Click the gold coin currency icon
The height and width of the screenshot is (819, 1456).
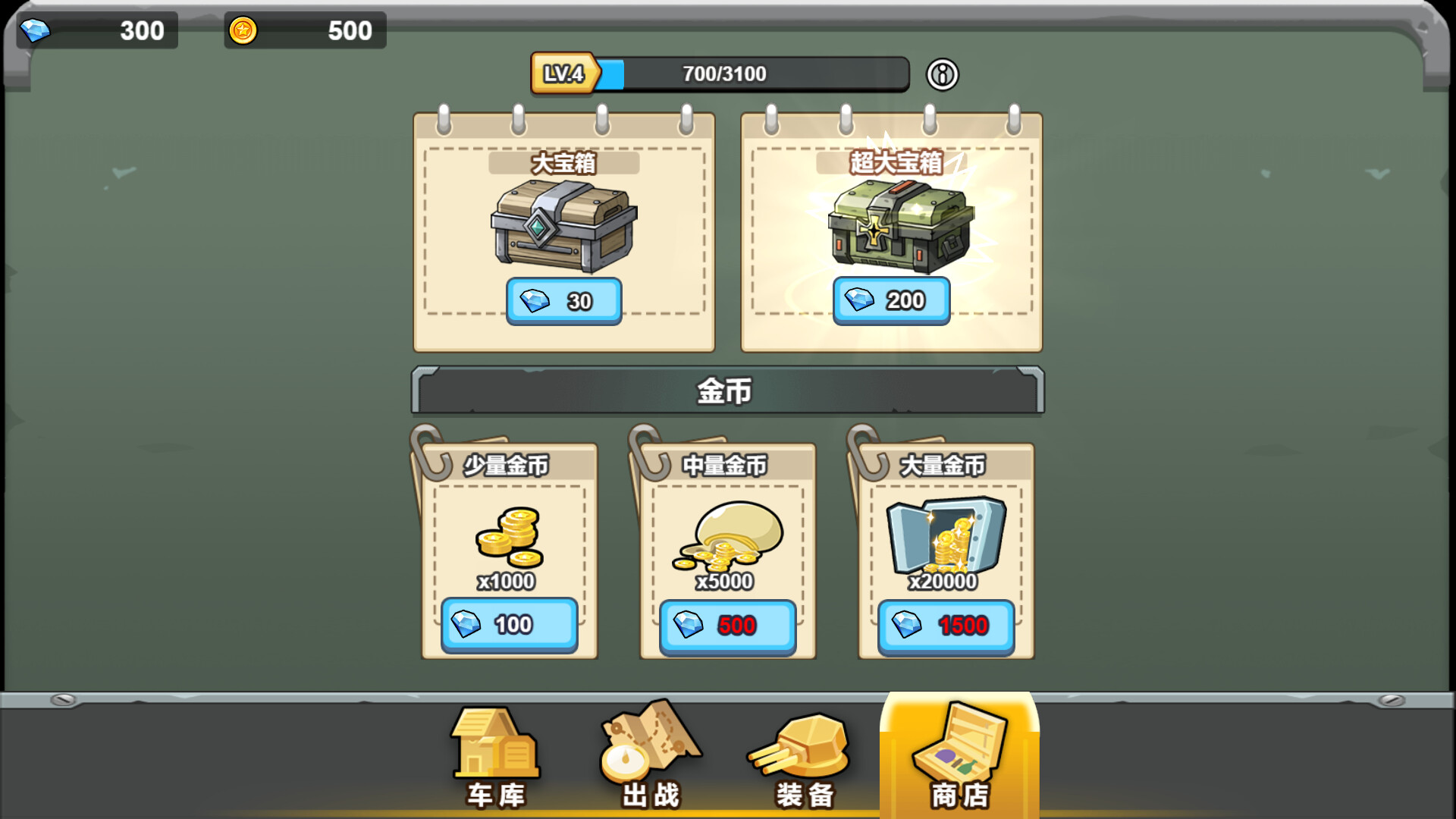click(x=242, y=30)
